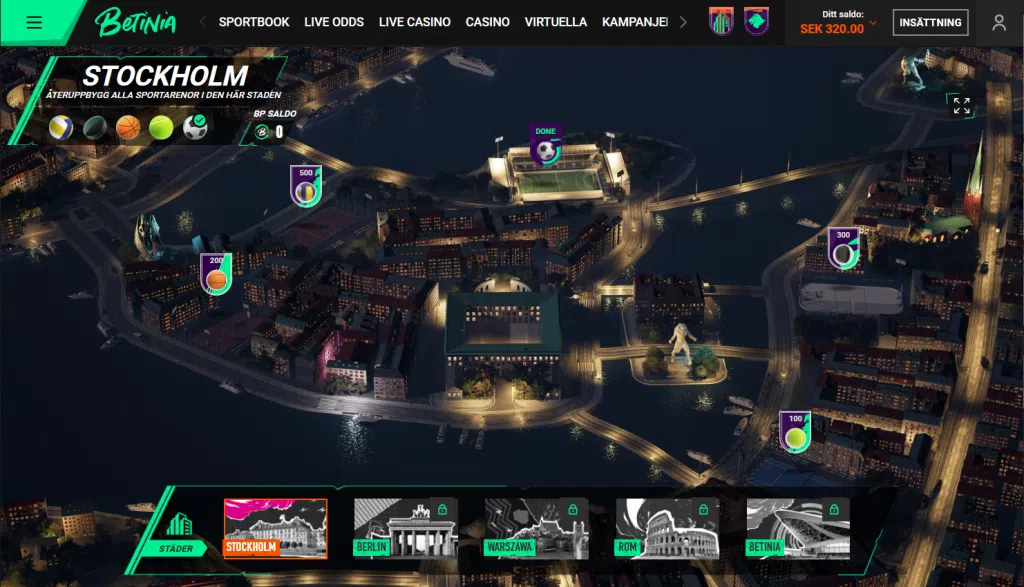The image size is (1024, 587).
Task: Choose the locked Berlin city
Action: tap(405, 528)
